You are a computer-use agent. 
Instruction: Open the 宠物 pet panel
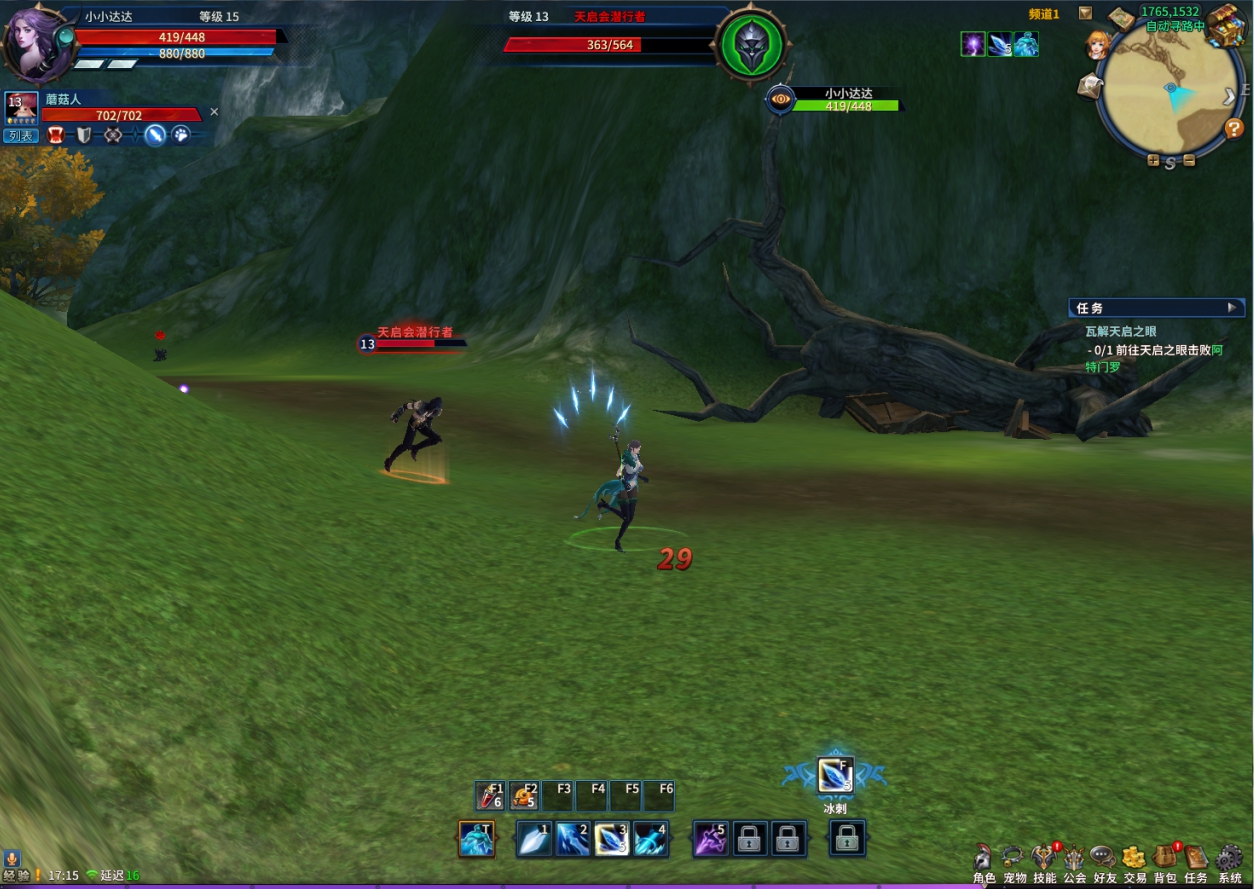click(x=1014, y=861)
